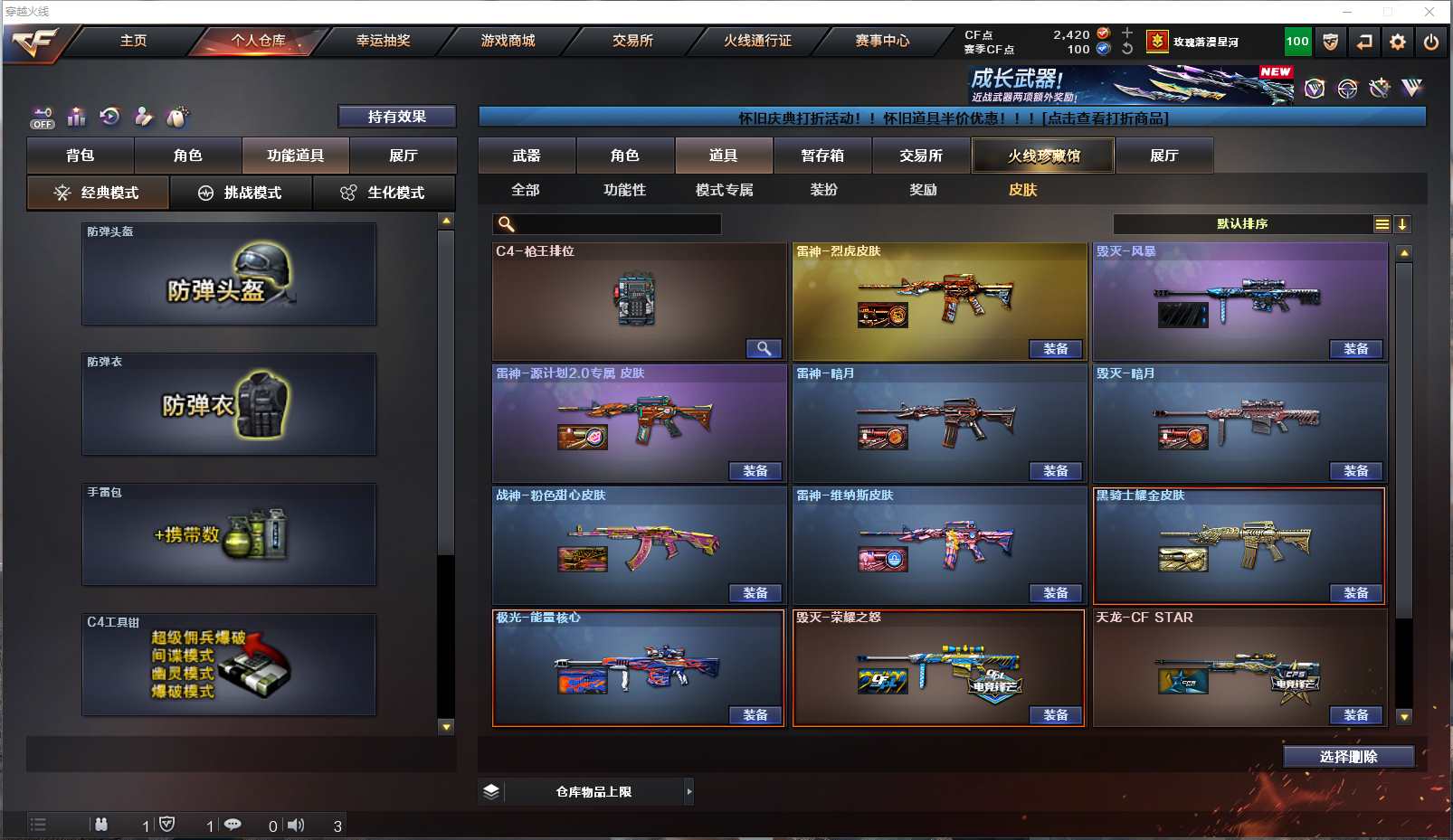Viewport: 1453px width, 840px height.
Task: Open the settings gear icon
Action: (1398, 42)
